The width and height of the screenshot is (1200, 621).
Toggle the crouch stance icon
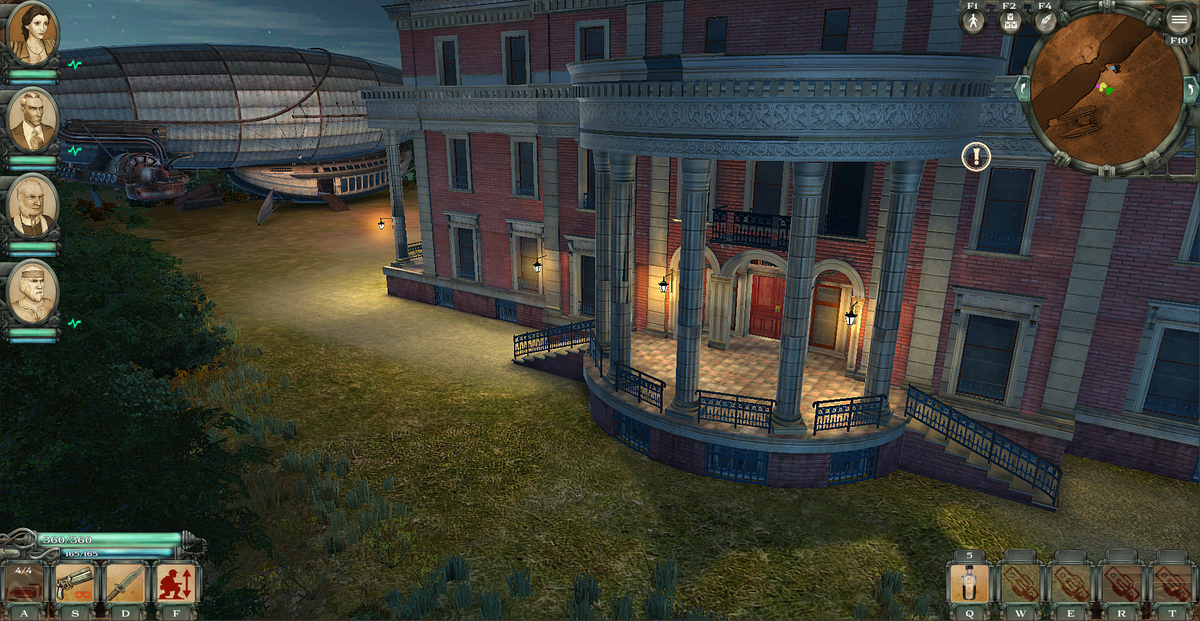176,584
